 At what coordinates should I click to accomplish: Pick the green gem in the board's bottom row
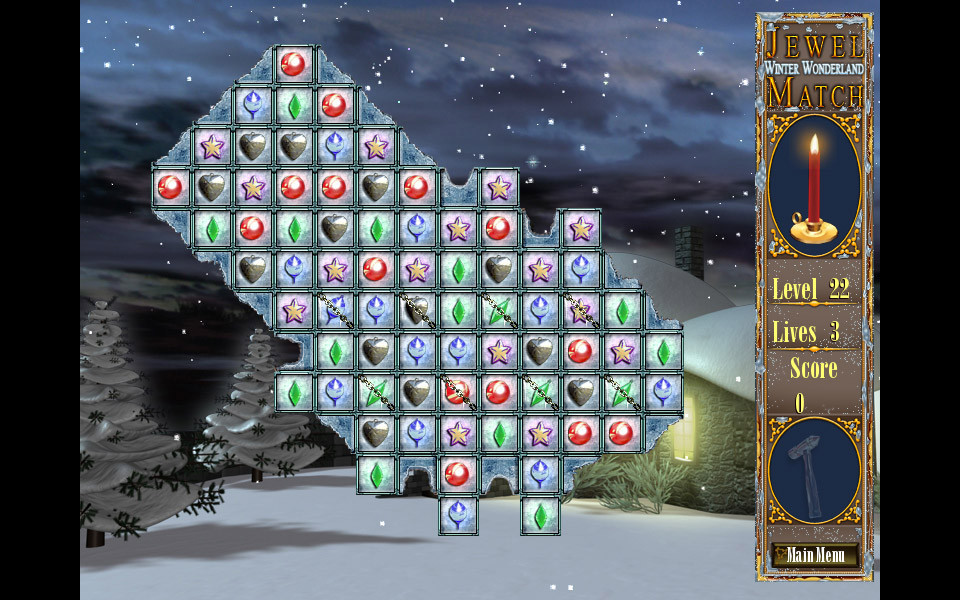click(x=540, y=515)
